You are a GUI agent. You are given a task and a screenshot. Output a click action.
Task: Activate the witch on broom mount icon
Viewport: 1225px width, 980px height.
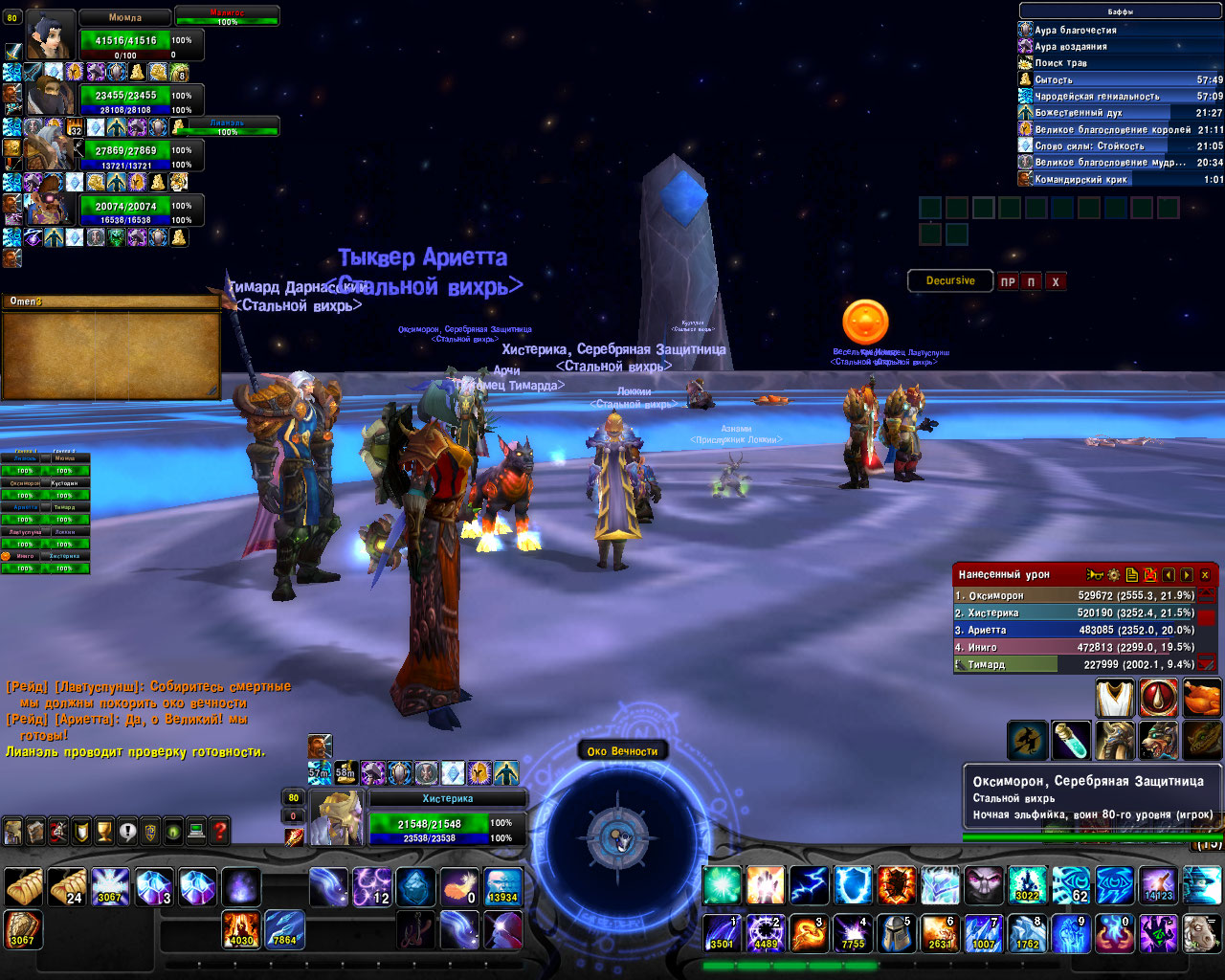(x=1026, y=741)
